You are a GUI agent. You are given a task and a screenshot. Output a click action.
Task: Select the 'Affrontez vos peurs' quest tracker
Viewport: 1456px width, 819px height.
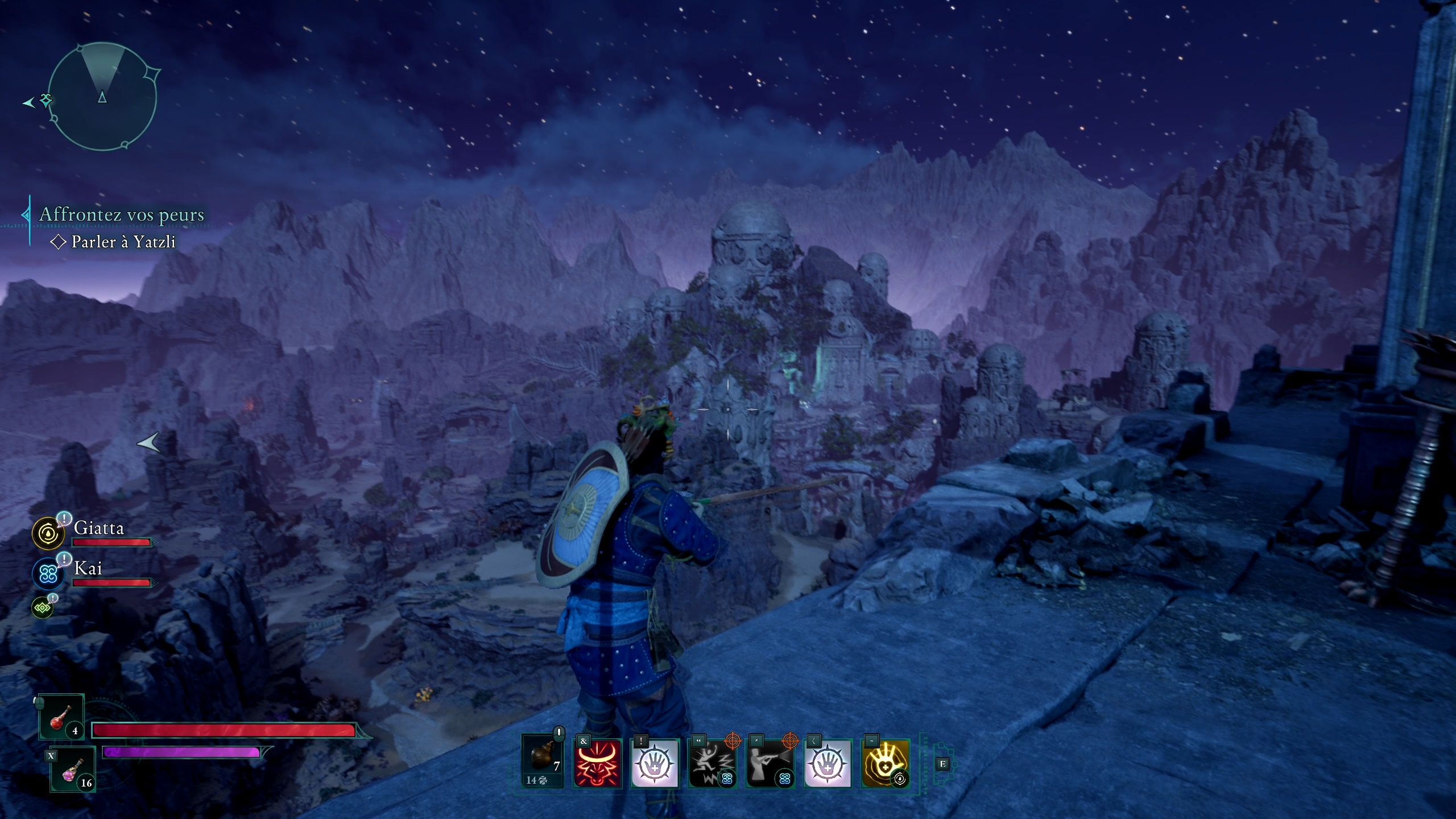tap(121, 214)
